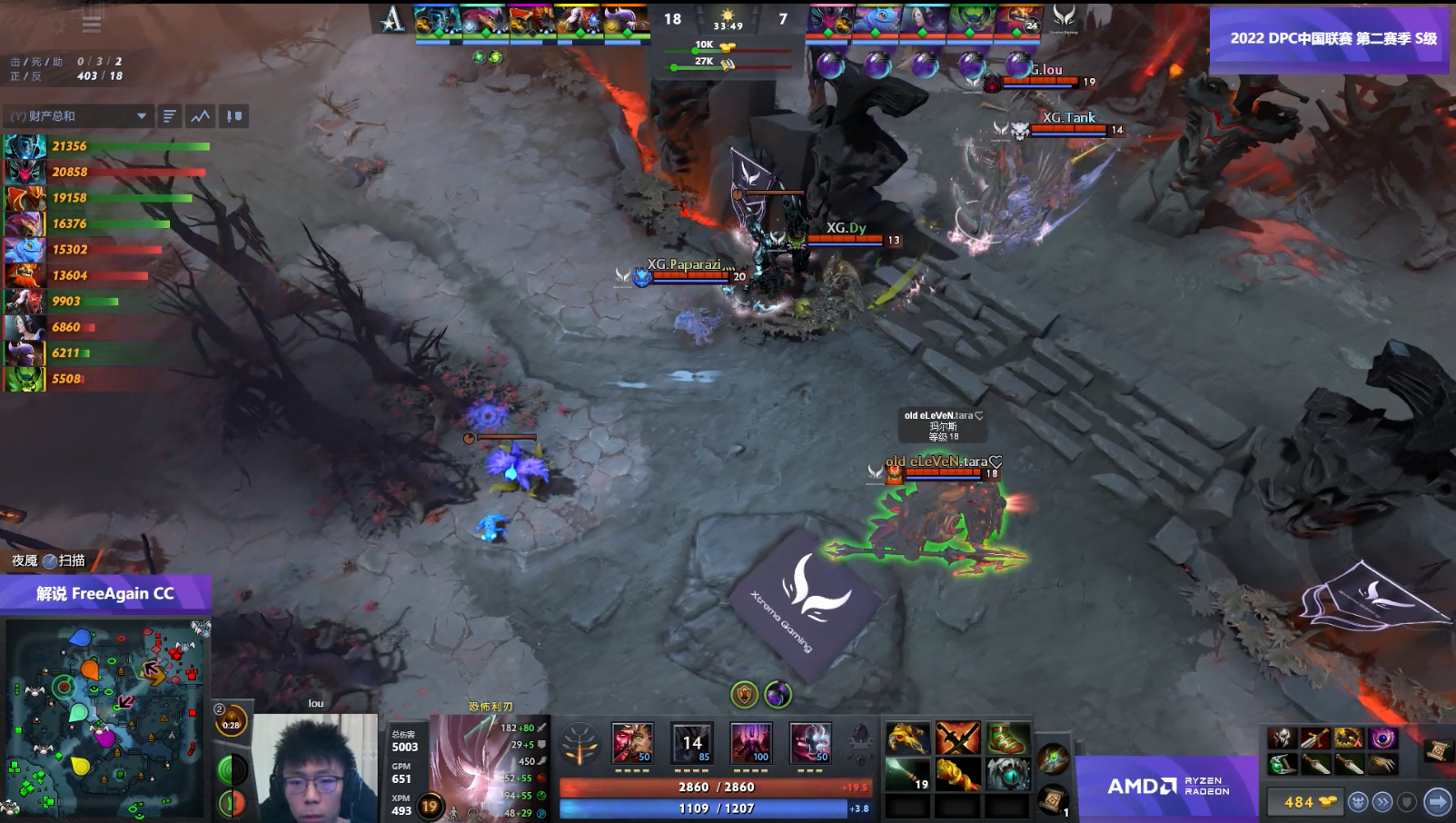Click the town portal scroll slot

click(1052, 801)
